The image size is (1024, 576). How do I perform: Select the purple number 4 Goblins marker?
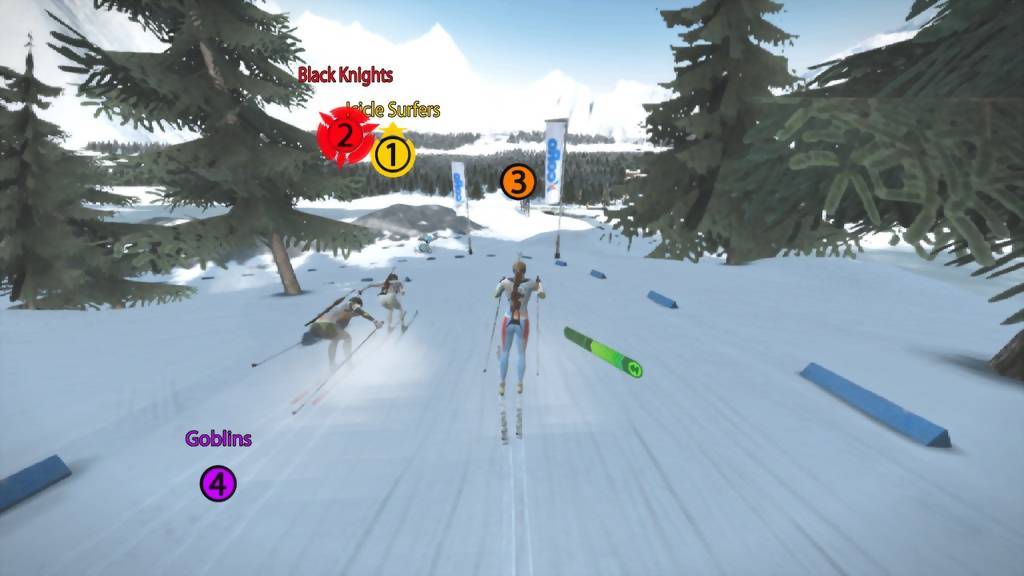[x=218, y=484]
